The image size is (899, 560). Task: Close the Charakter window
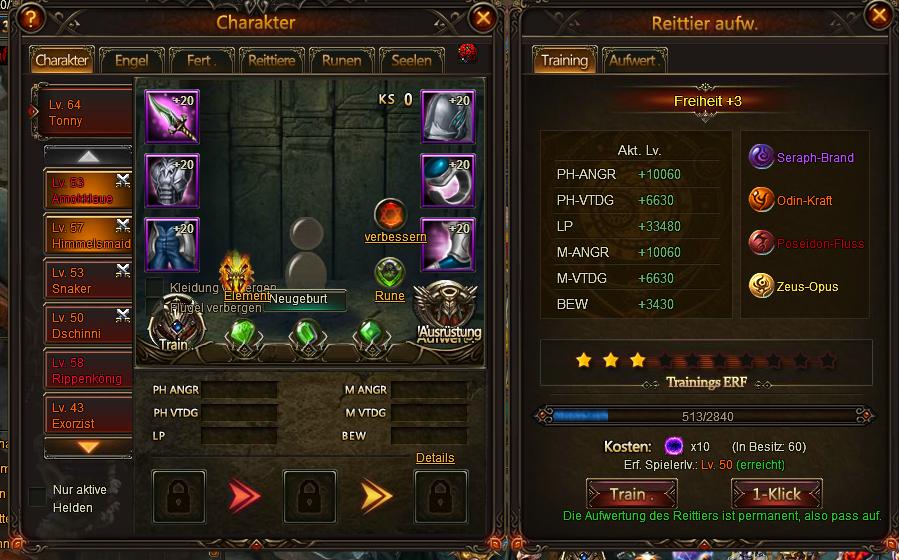pos(484,18)
